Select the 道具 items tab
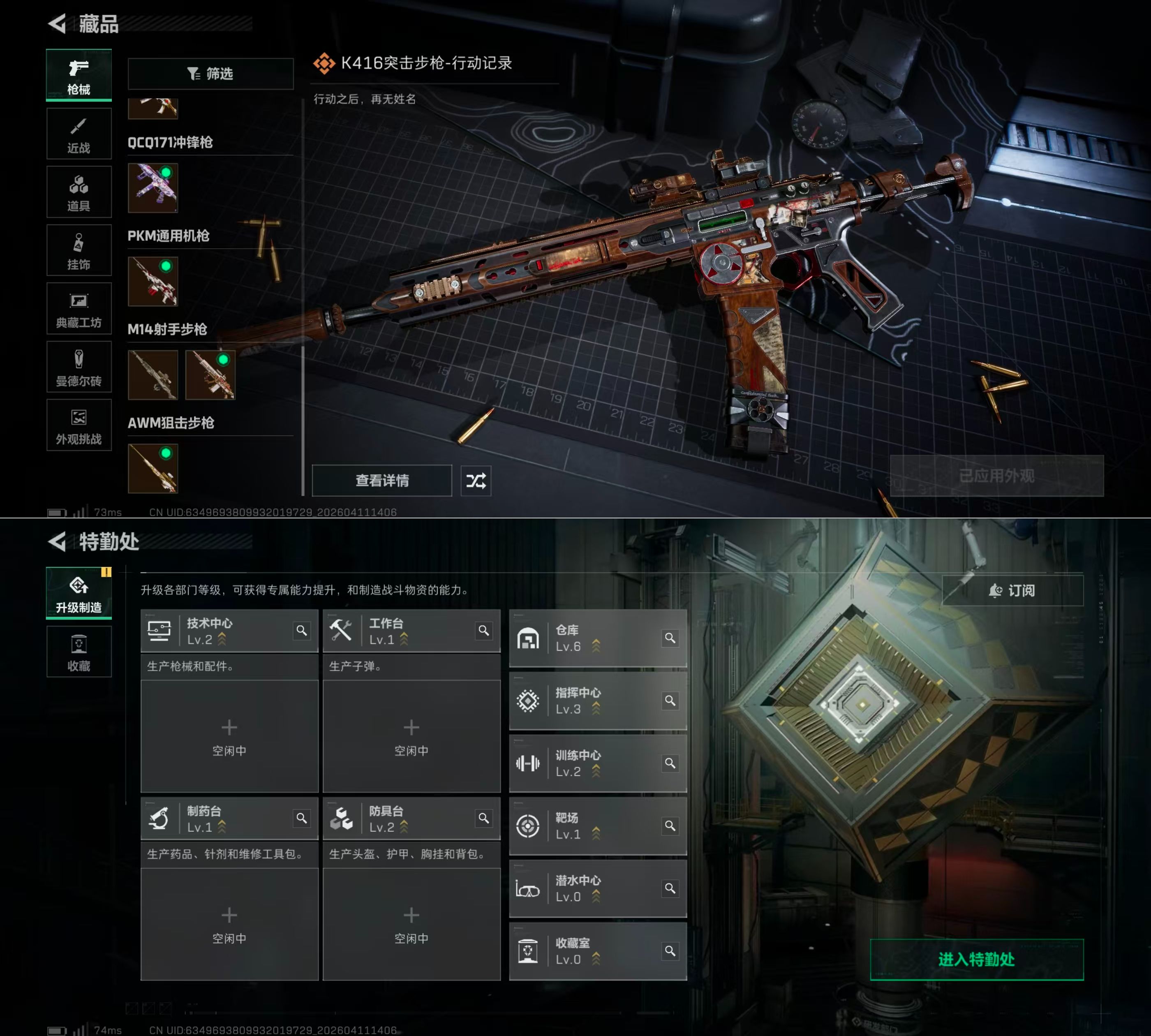This screenshot has width=1151, height=1036. 79,192
